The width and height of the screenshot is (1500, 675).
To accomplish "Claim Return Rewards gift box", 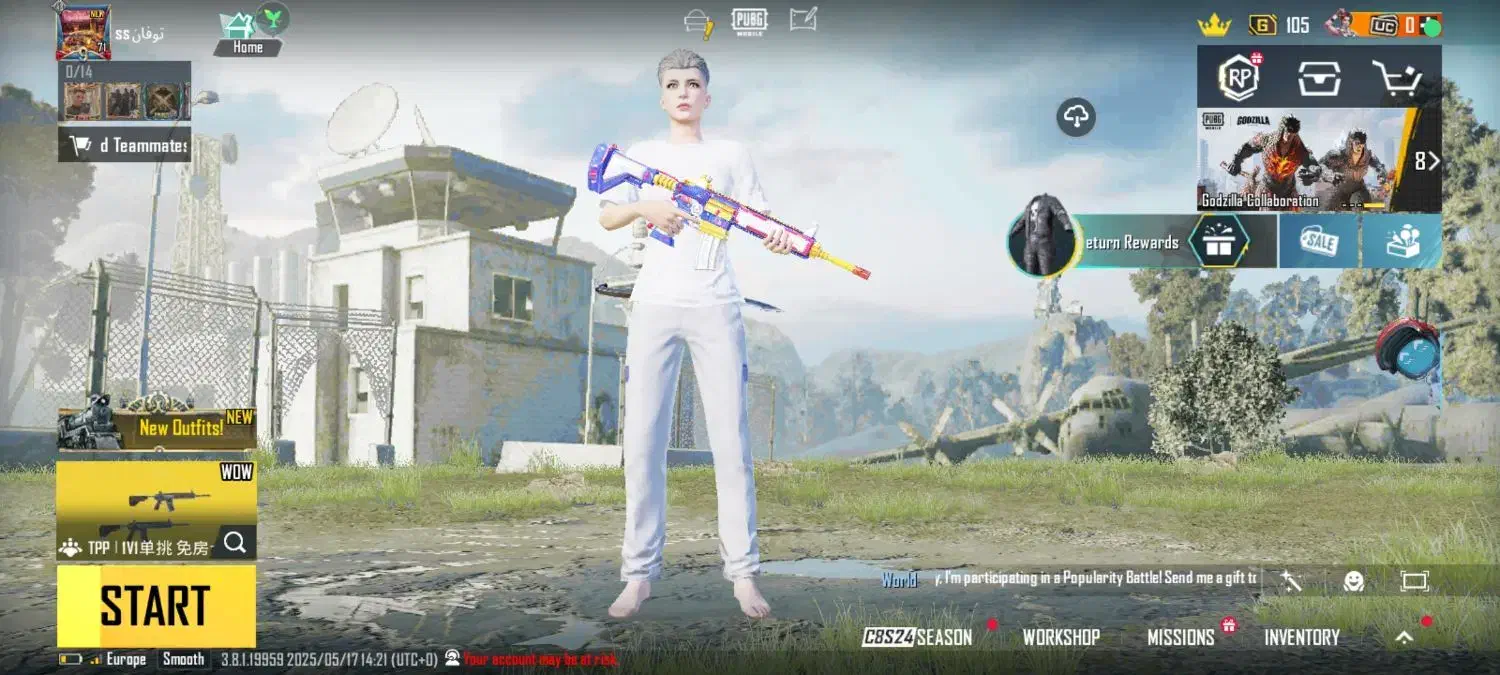I will pyautogui.click(x=1217, y=242).
